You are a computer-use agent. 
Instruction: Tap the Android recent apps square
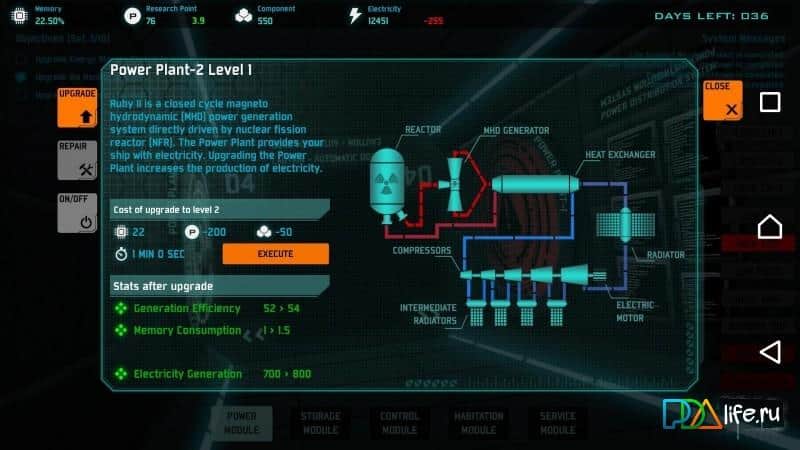pyautogui.click(x=769, y=102)
